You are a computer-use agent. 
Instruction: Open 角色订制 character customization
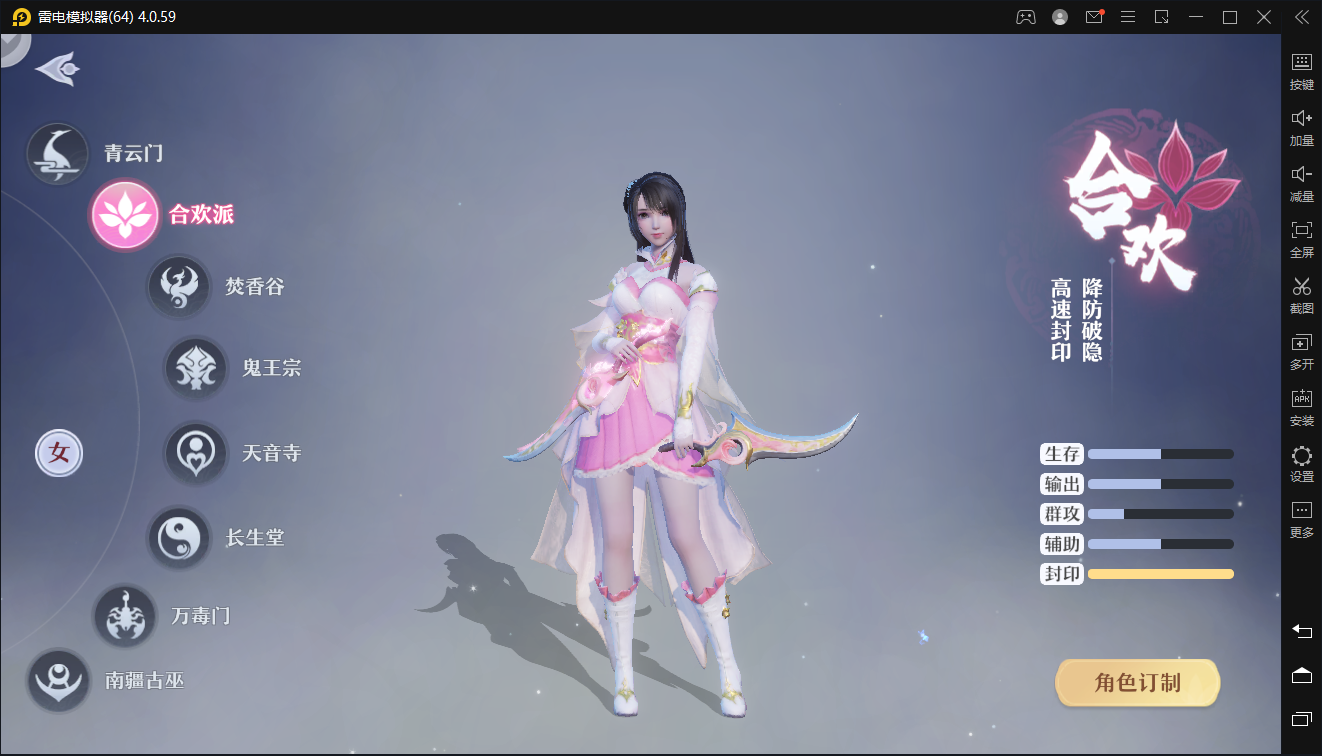point(1137,683)
